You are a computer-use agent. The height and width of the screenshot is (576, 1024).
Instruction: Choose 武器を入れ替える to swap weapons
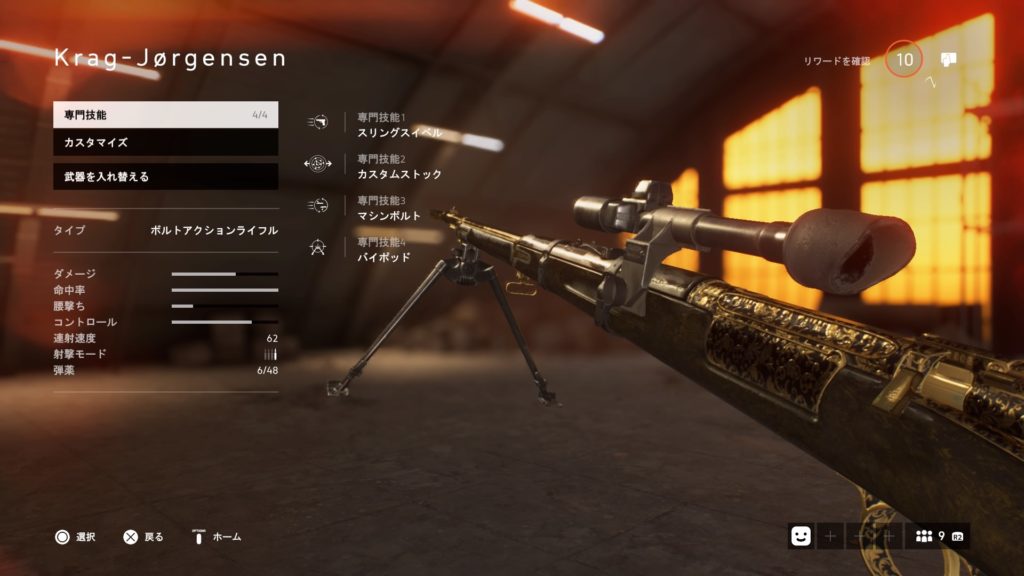click(165, 176)
